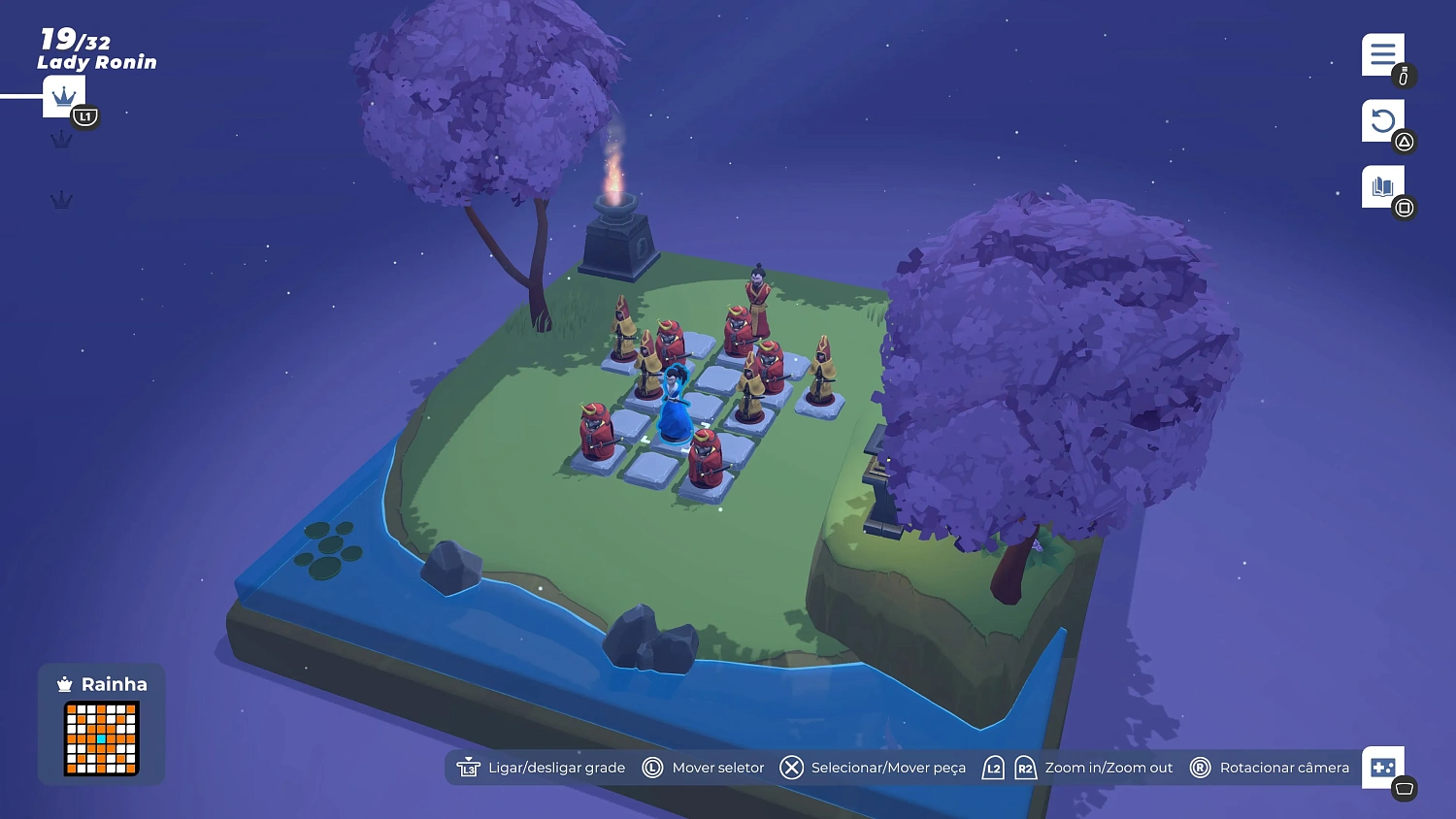The image size is (1456, 819).
Task: Open the rulebook with the book icon
Action: pos(1382,185)
